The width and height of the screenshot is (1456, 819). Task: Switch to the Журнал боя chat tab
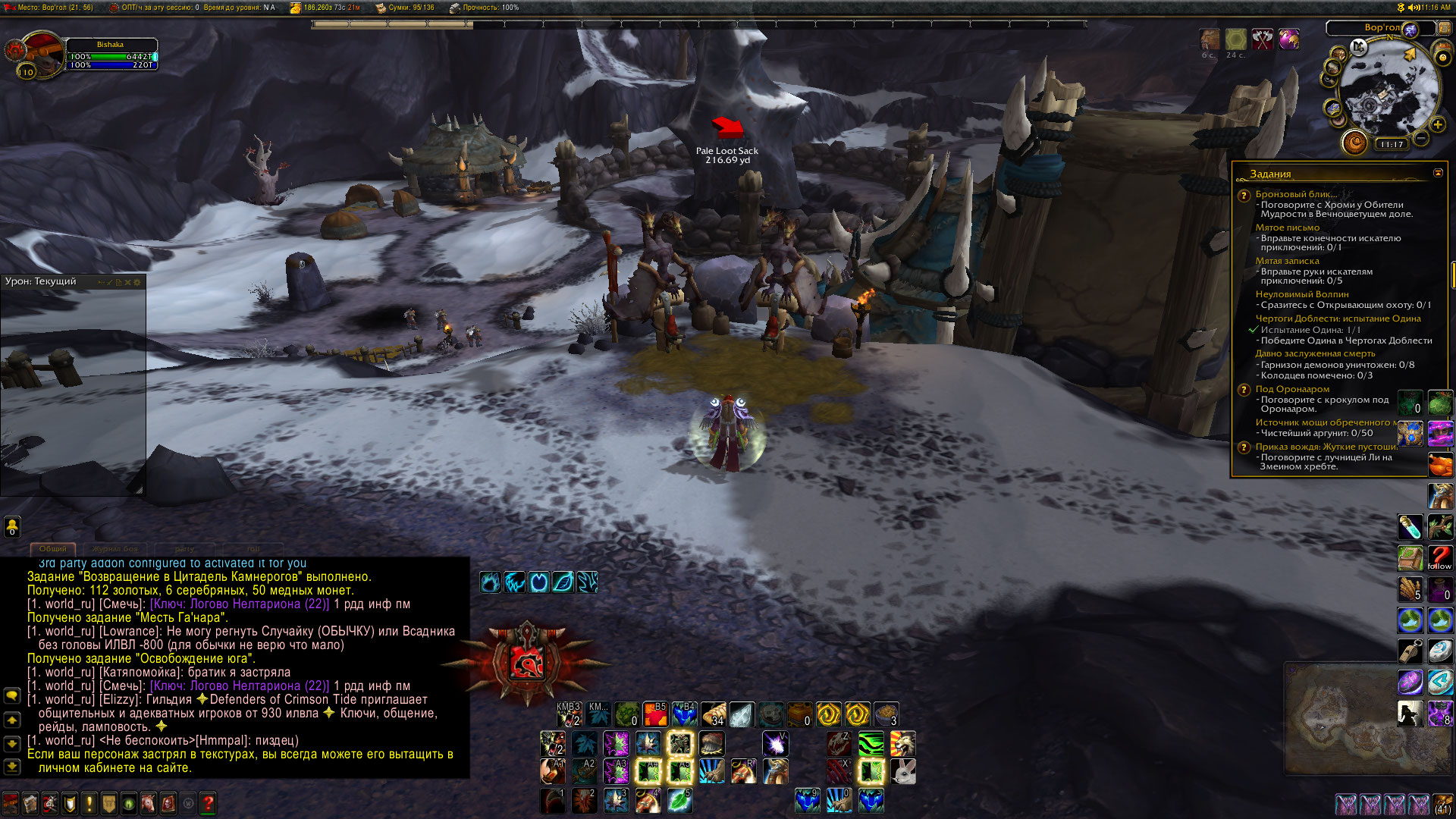[x=115, y=548]
